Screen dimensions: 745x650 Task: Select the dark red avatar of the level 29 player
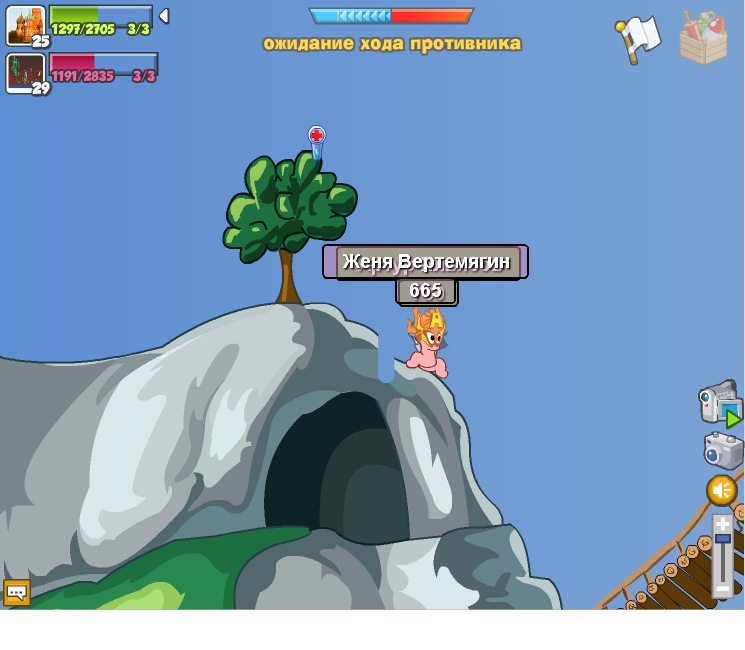coord(24,72)
